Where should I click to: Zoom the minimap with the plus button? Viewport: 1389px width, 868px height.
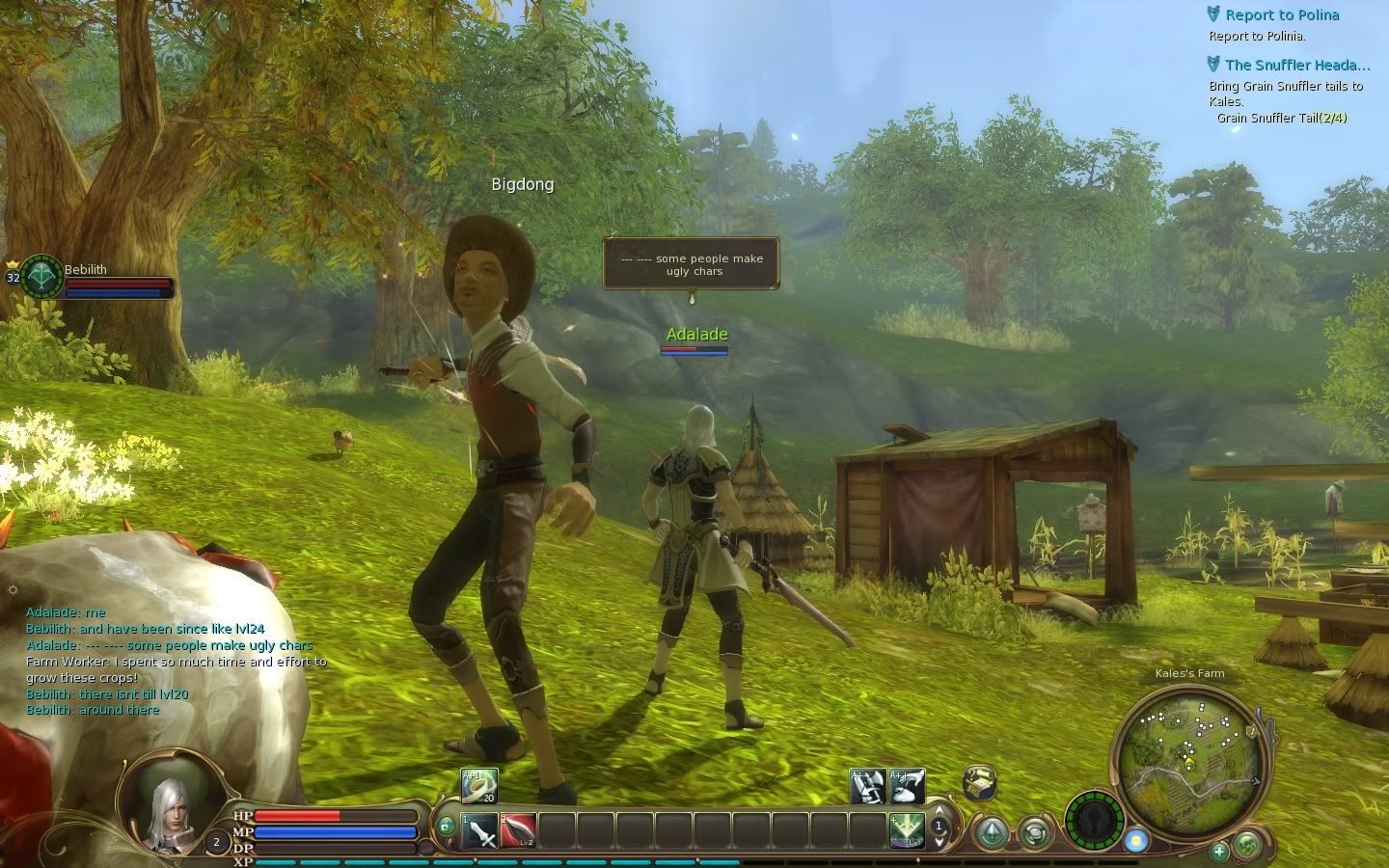tap(1218, 854)
